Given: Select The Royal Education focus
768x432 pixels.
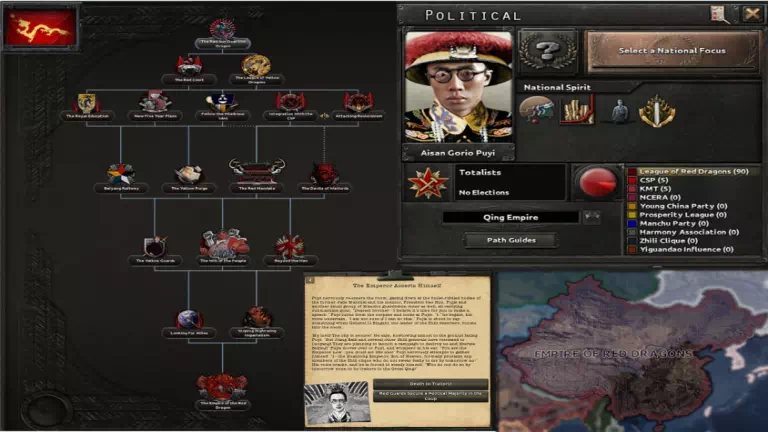Looking at the screenshot, I should point(86,104).
